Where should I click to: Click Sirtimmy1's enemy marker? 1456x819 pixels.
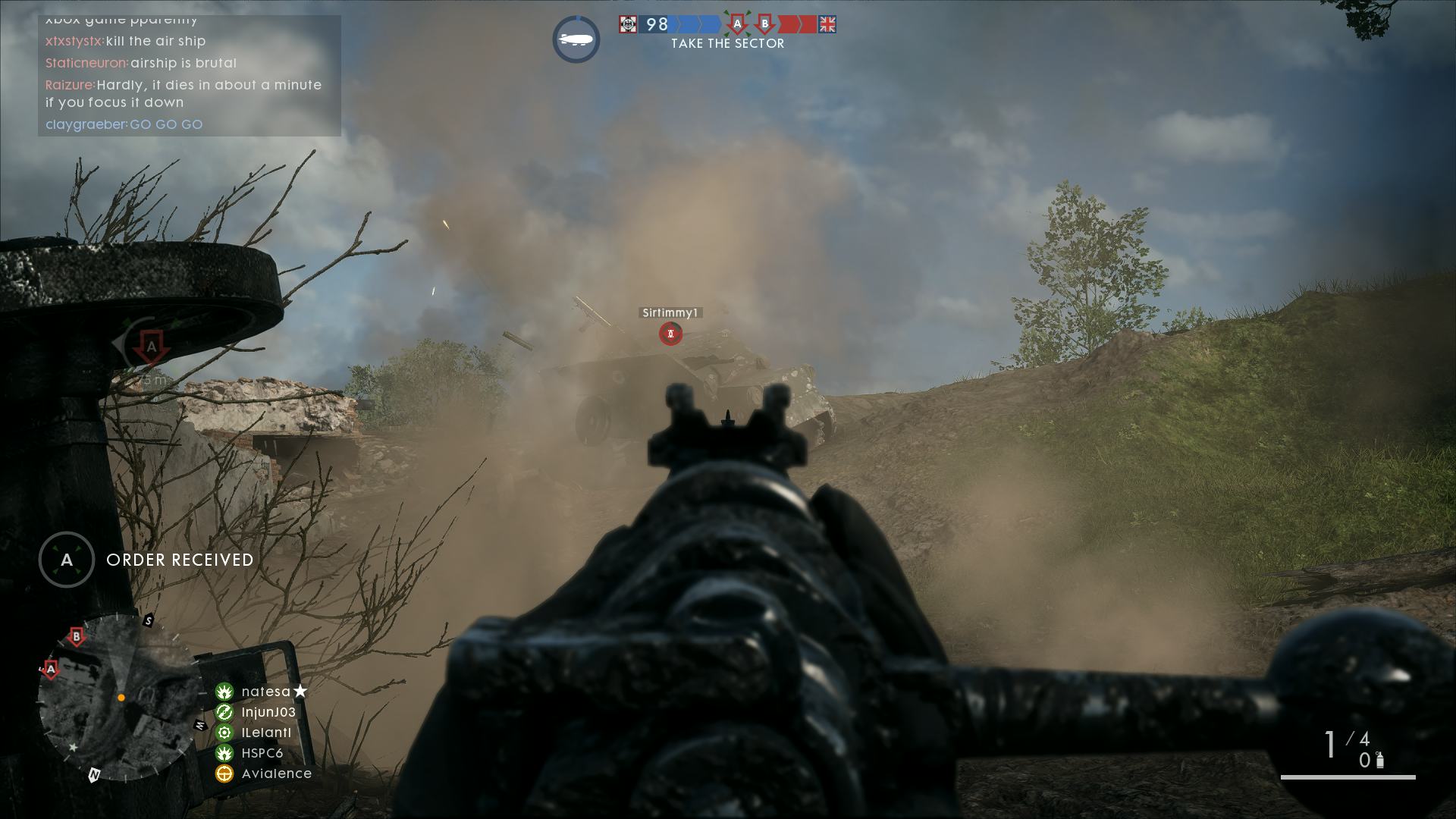coord(670,333)
